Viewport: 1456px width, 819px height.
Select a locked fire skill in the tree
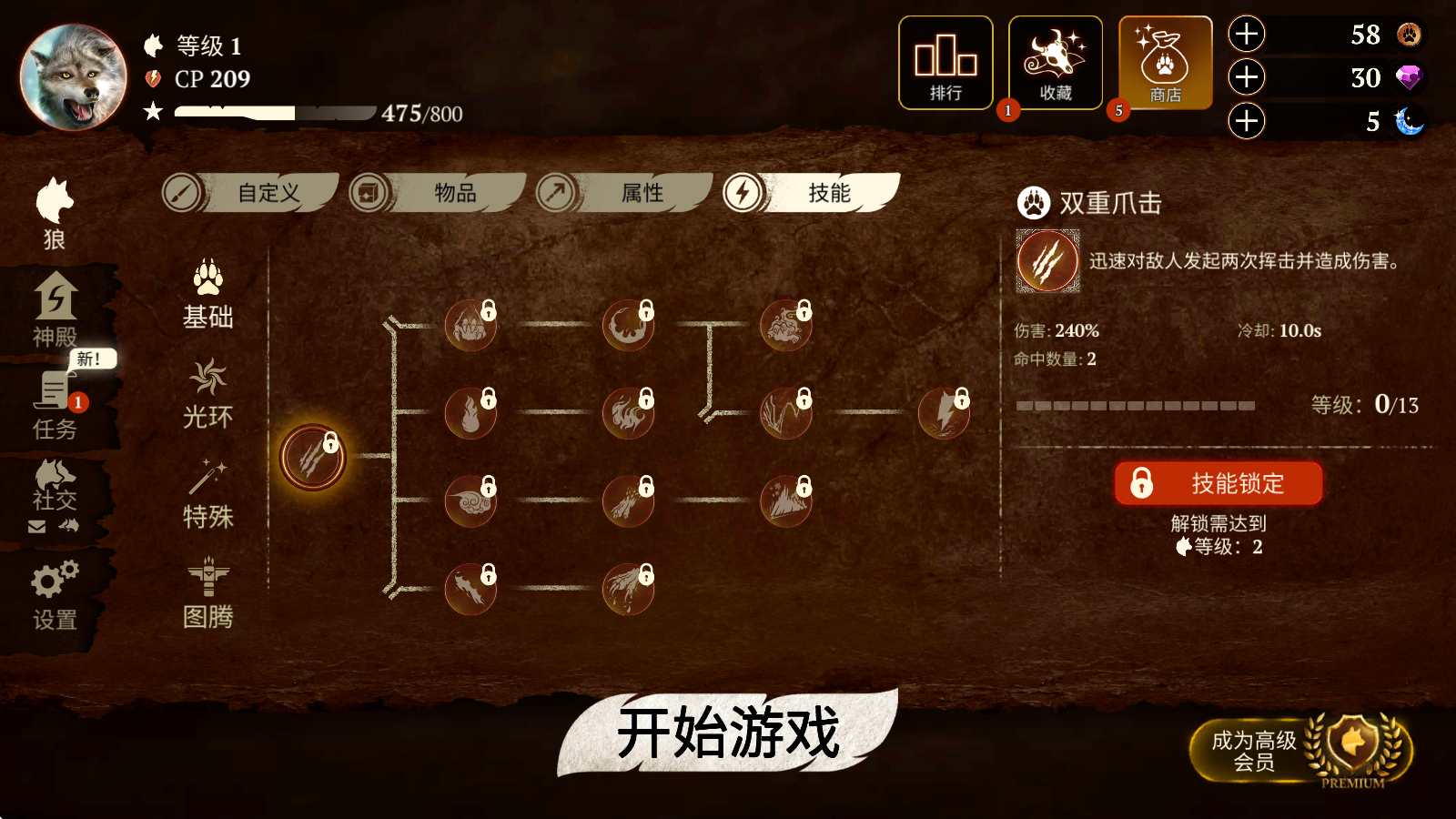point(470,411)
